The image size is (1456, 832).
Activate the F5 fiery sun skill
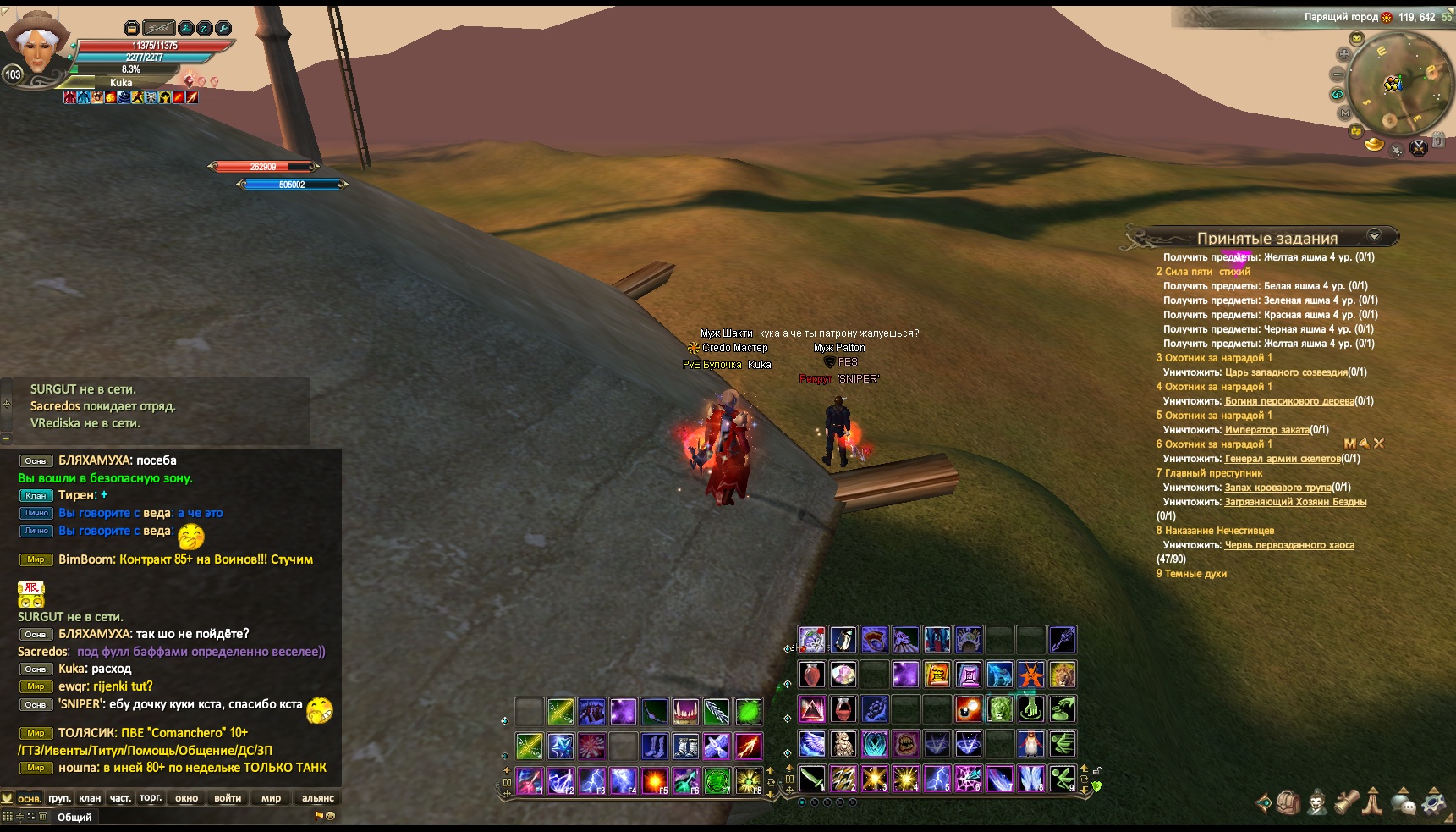655,780
